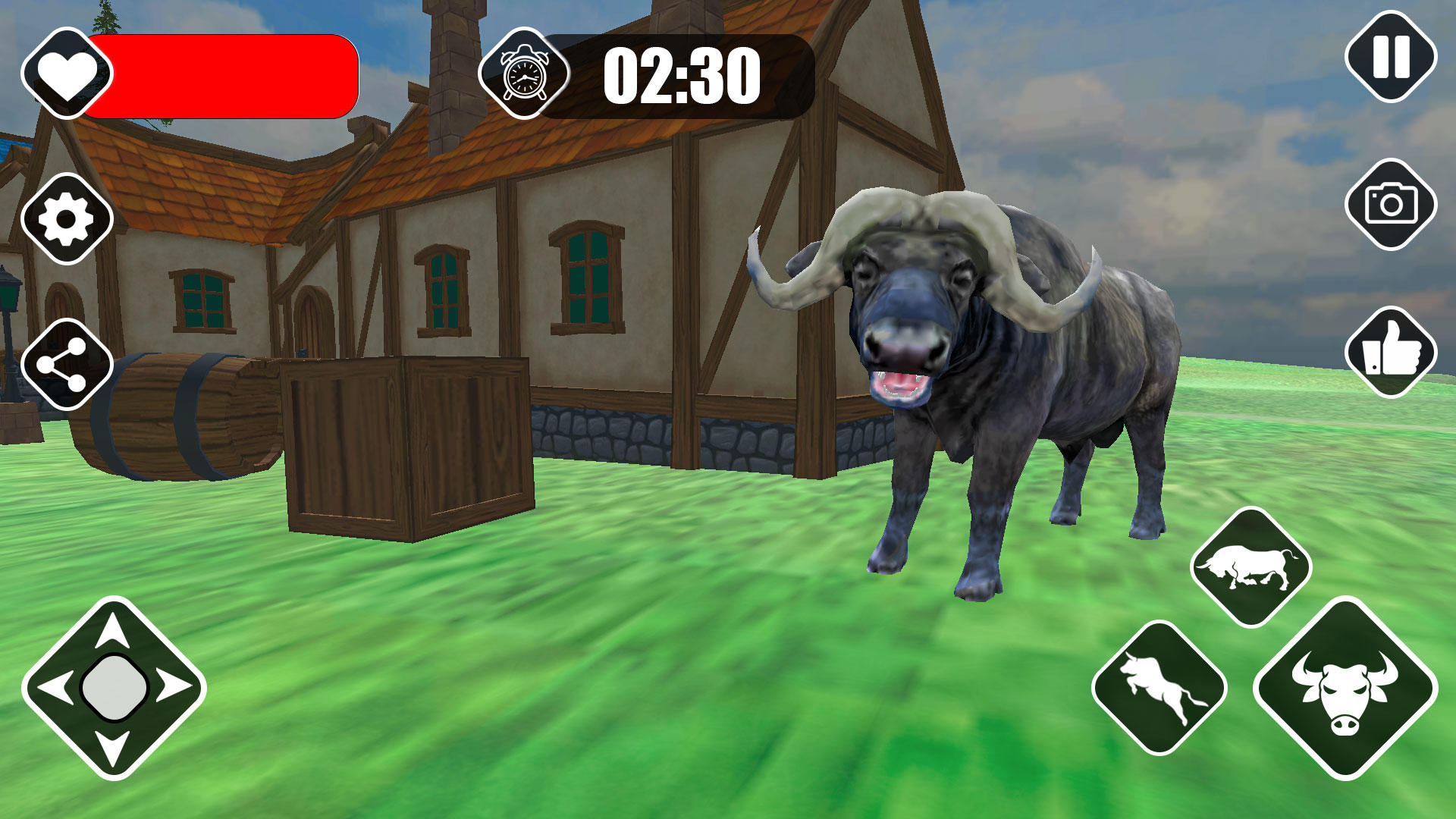Viewport: 1456px width, 819px height.
Task: Tap the 02:30 timer display
Action: coord(681,74)
